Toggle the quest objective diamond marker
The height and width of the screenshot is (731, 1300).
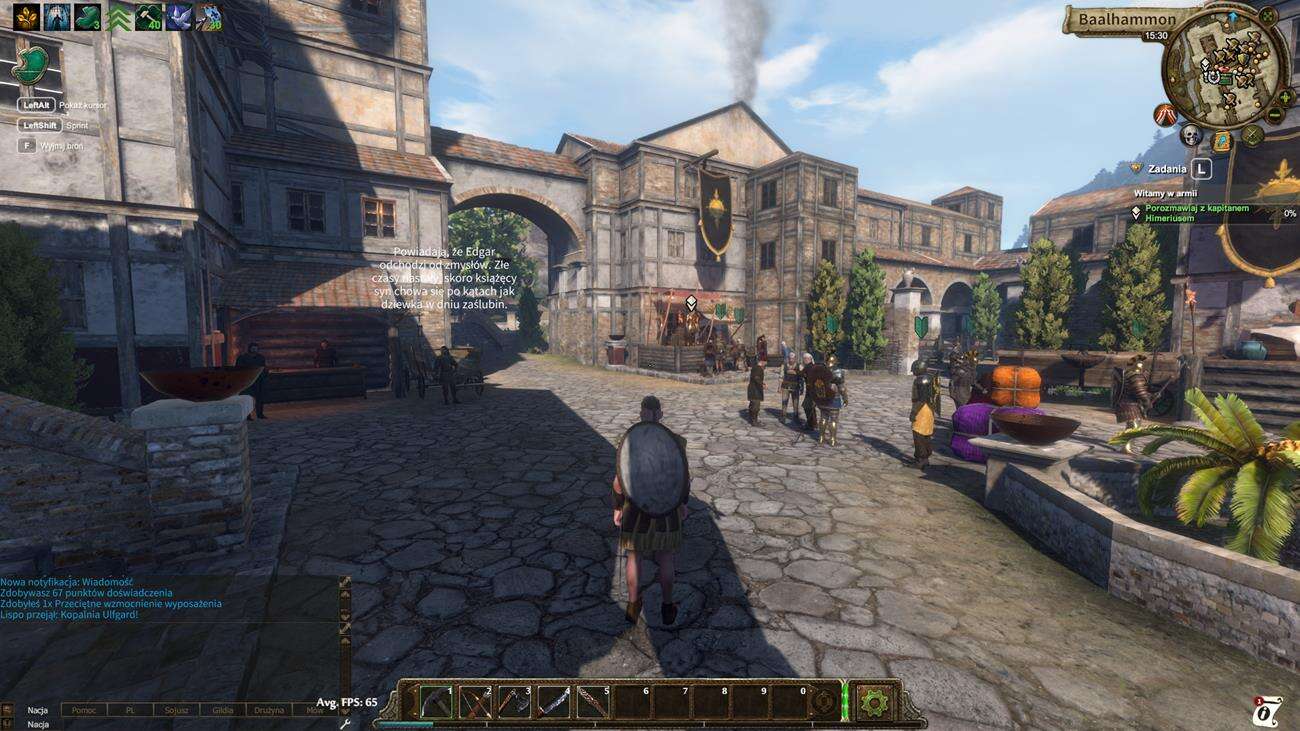[x=1139, y=212]
